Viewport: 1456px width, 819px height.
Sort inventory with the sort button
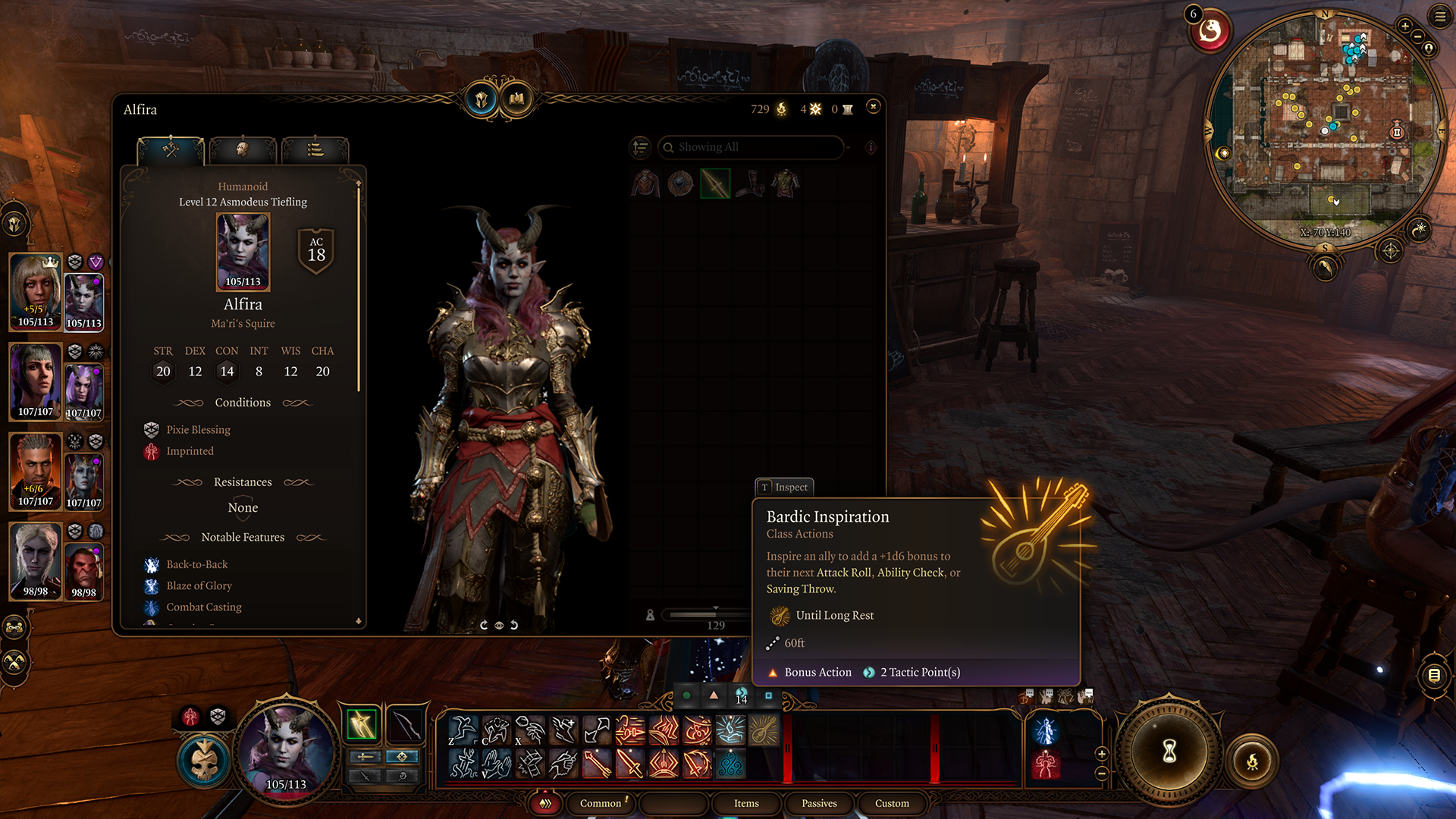641,147
